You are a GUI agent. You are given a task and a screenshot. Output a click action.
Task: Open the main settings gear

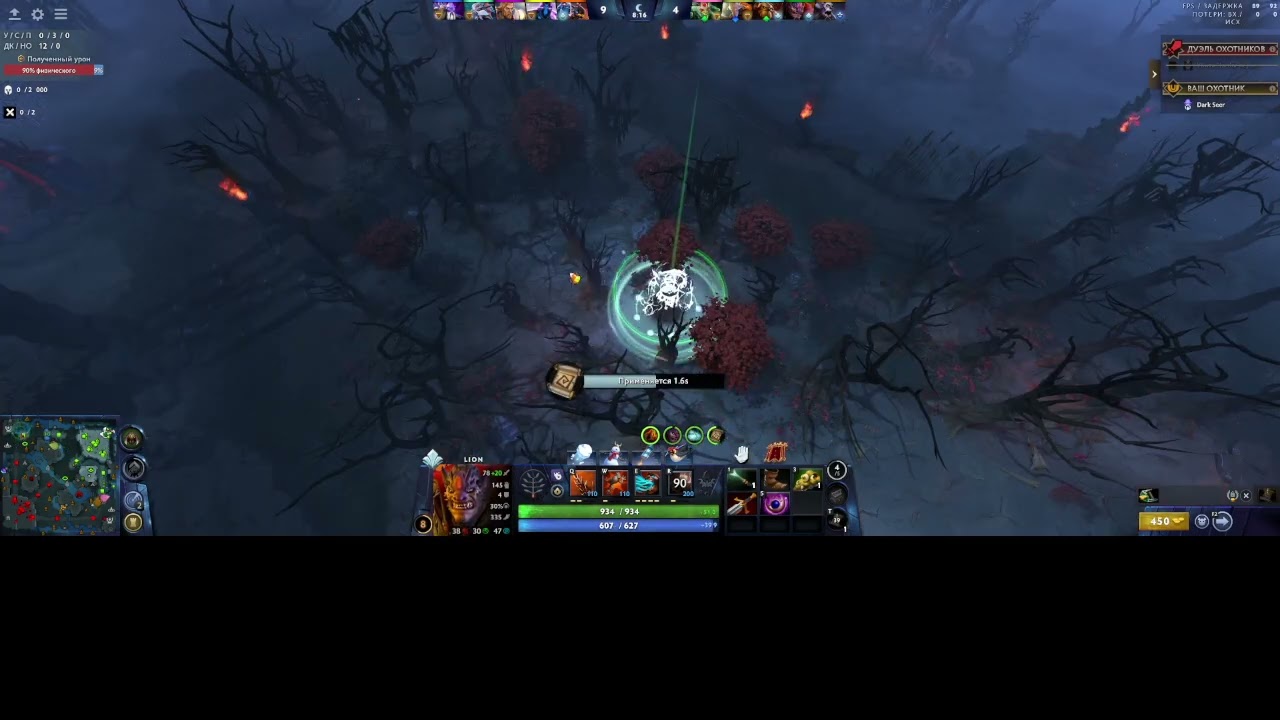[38, 14]
